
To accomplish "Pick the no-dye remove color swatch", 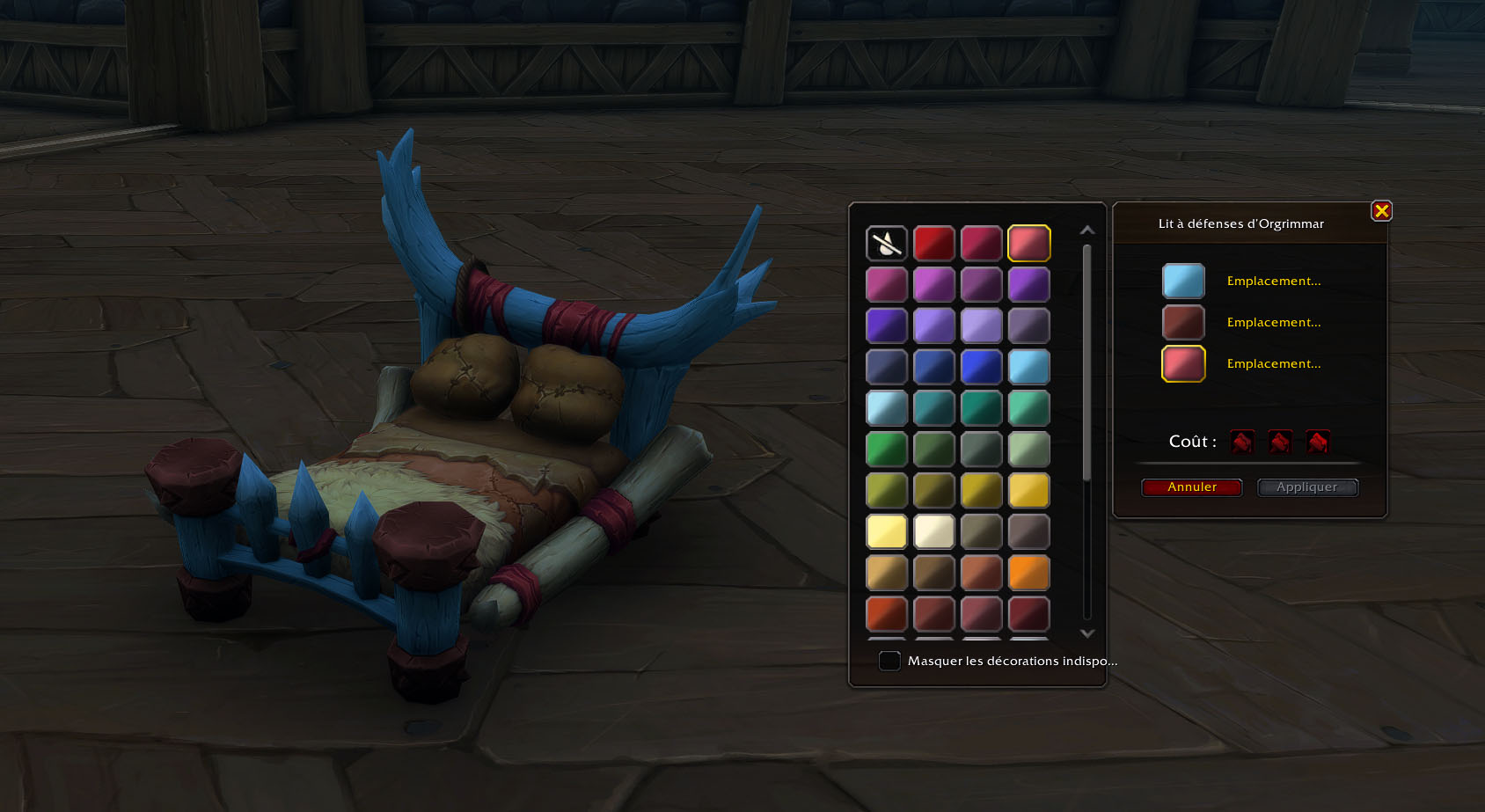I will (x=887, y=244).
